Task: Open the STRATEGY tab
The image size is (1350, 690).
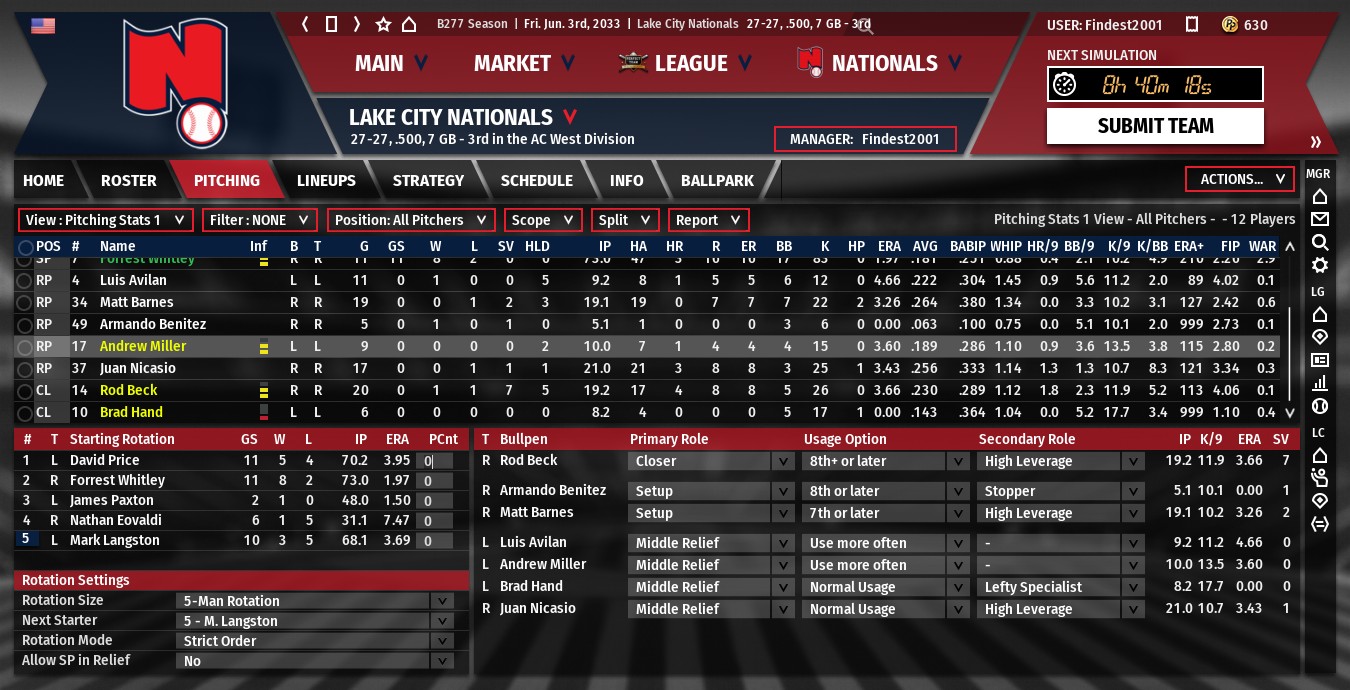Action: pos(428,180)
